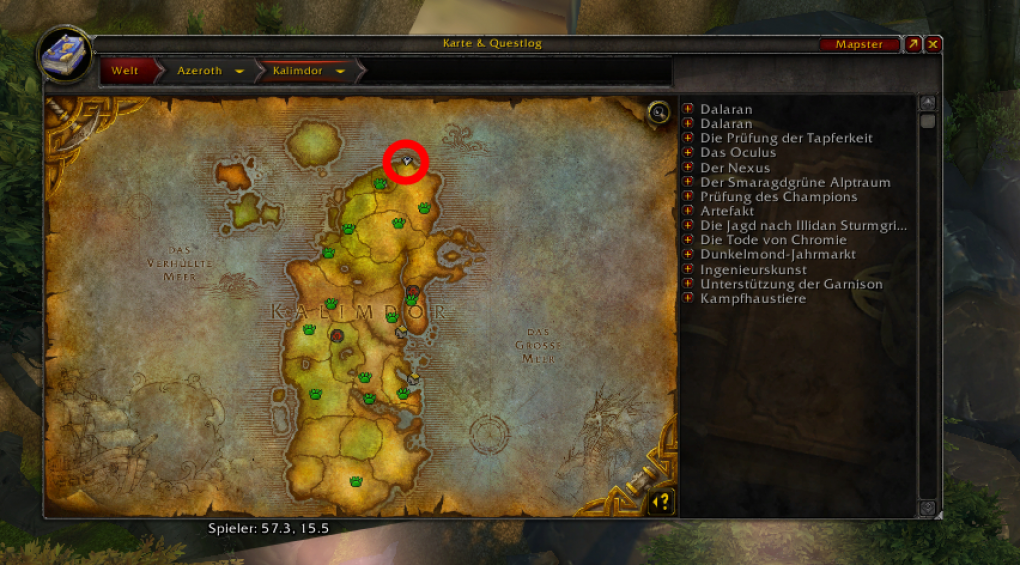Close the Karte & Questlog window
Screen dimensions: 1020x565
pyautogui.click(x=932, y=45)
